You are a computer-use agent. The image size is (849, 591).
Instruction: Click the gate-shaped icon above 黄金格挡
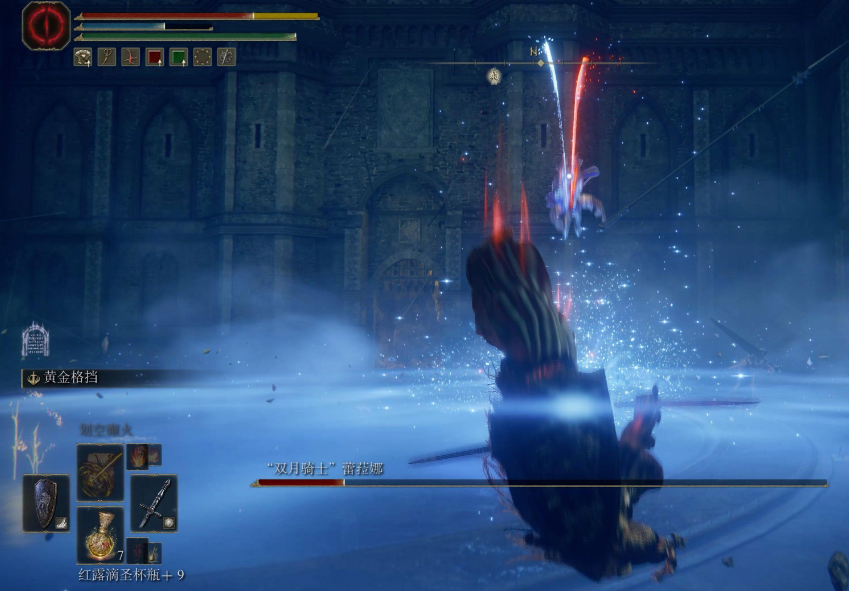pos(35,341)
